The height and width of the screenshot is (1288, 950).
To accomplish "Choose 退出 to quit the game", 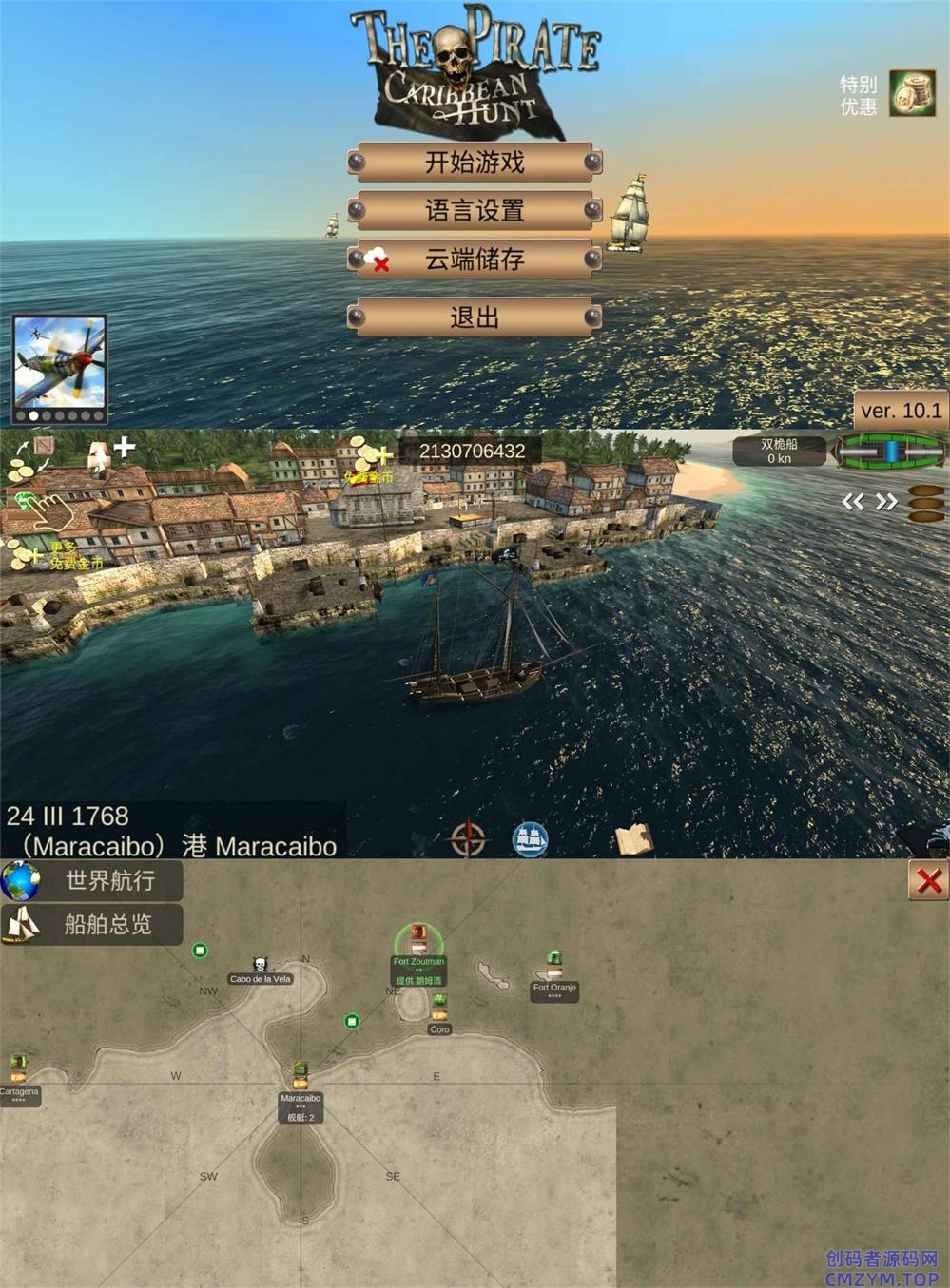I will coord(475,317).
